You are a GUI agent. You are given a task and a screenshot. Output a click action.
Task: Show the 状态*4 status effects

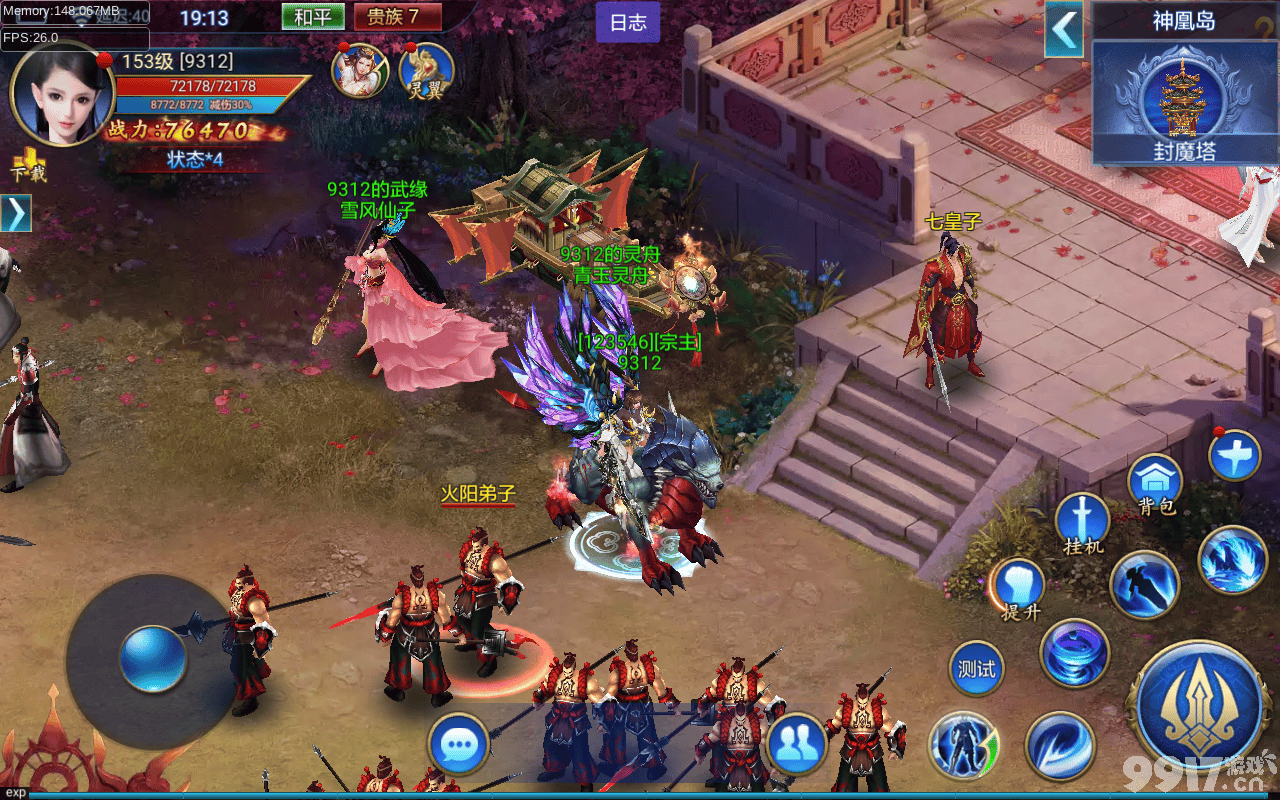[x=195, y=159]
